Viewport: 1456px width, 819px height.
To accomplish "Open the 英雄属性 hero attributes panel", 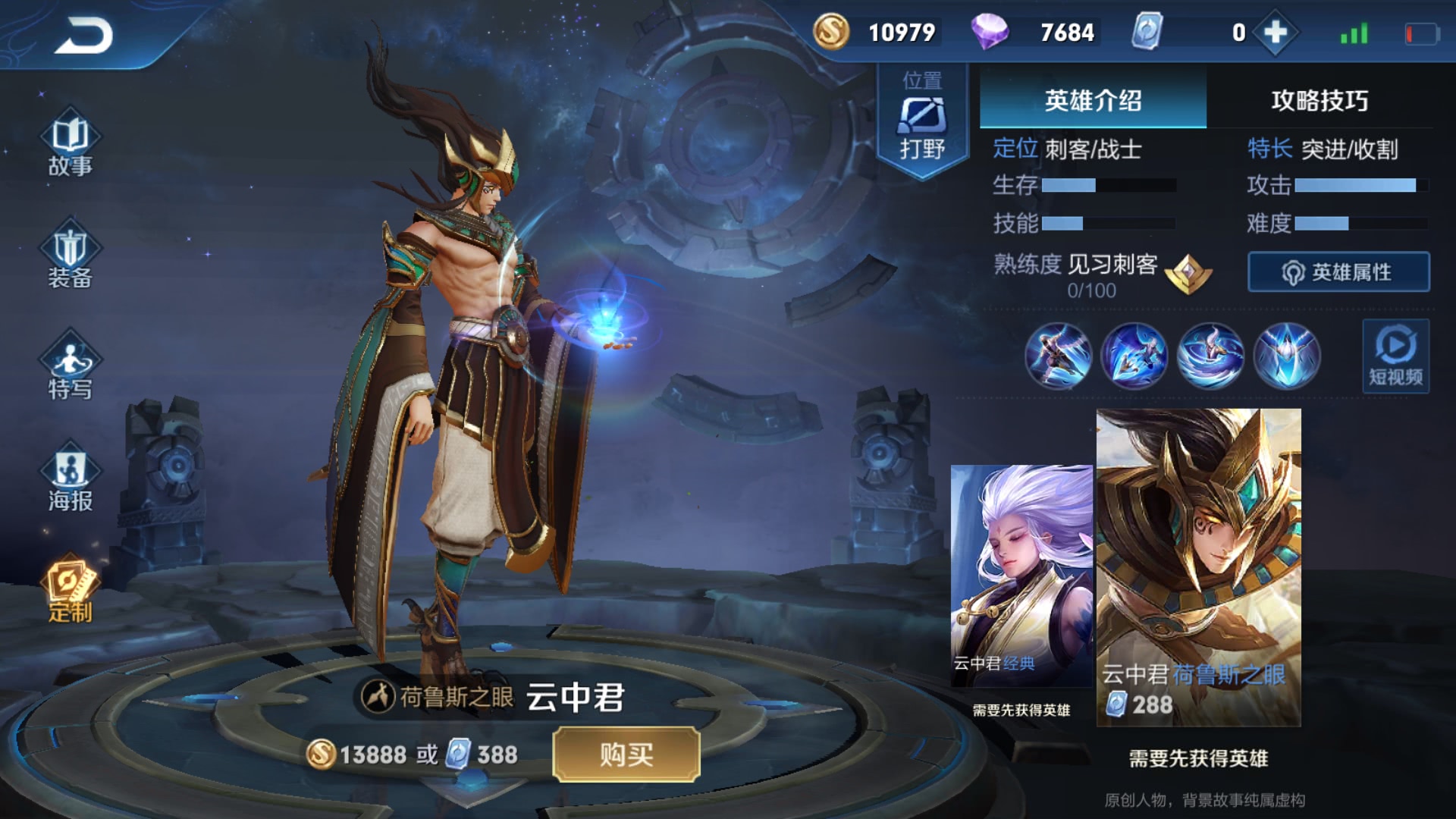I will 1338,272.
